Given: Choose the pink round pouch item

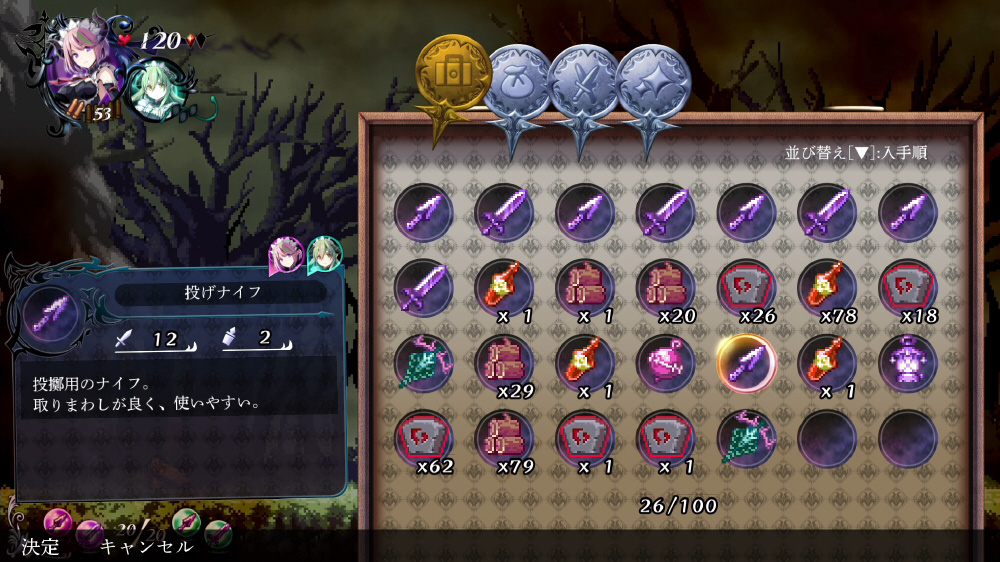Looking at the screenshot, I should point(665,361).
